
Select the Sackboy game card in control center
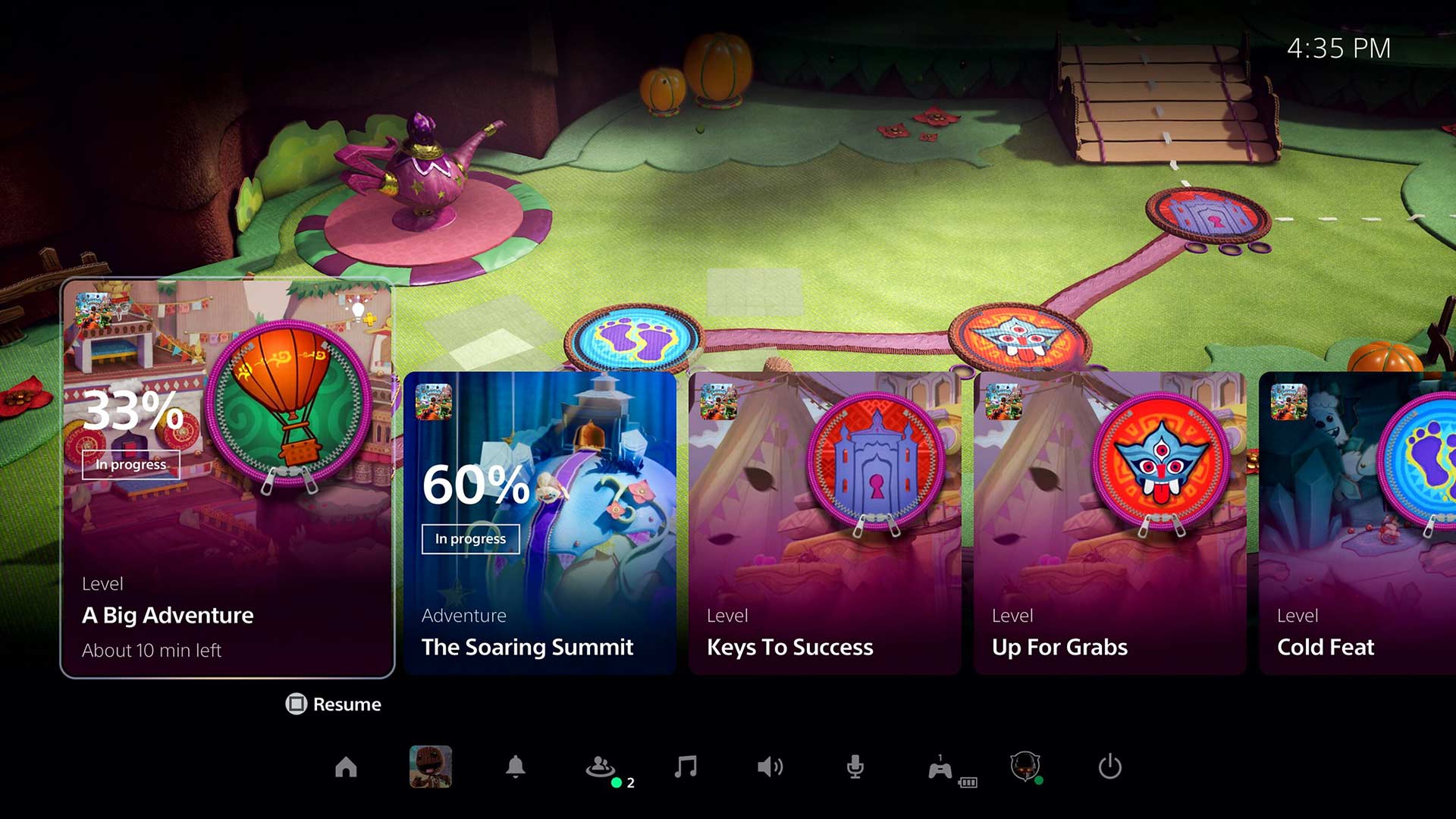pyautogui.click(x=431, y=767)
